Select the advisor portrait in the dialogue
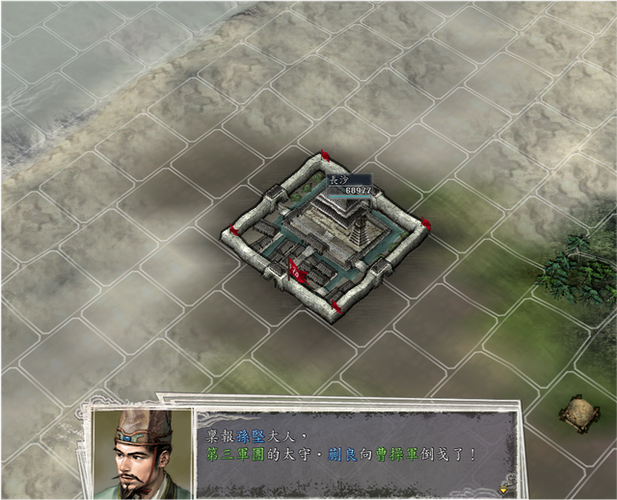Screen dimensions: 617x500 (x=142, y=455)
